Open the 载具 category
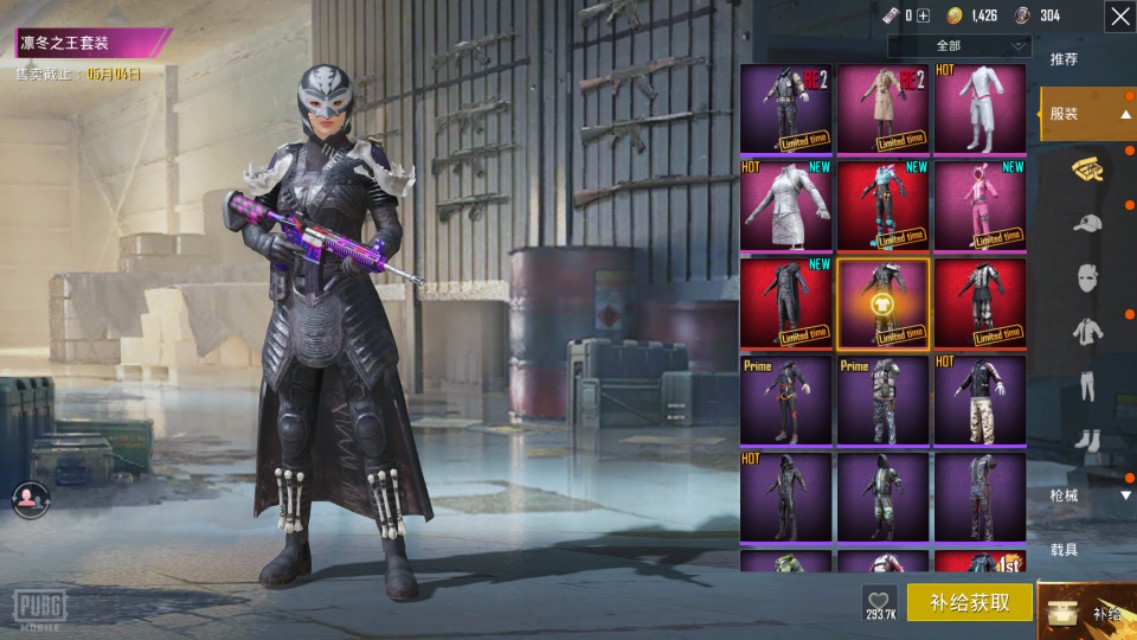Image resolution: width=1137 pixels, height=640 pixels. click(x=1064, y=549)
